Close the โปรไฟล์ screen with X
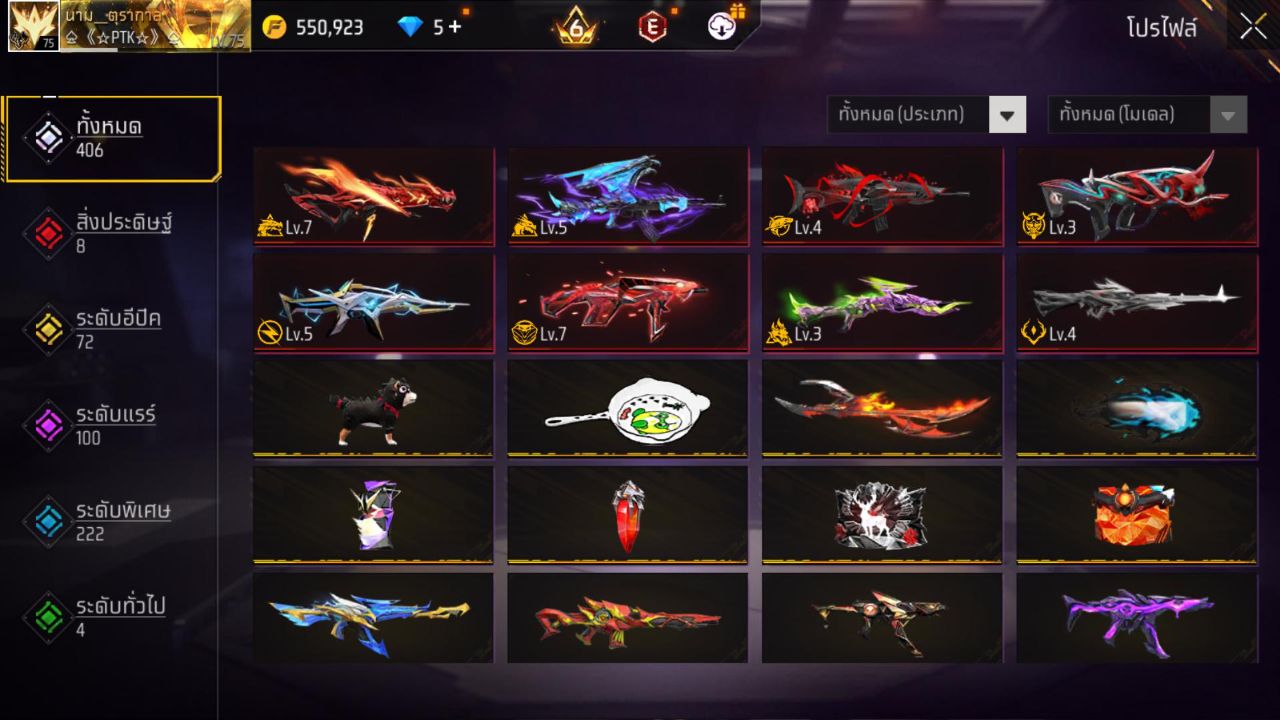Screen dimensions: 1280x720 [1251, 27]
